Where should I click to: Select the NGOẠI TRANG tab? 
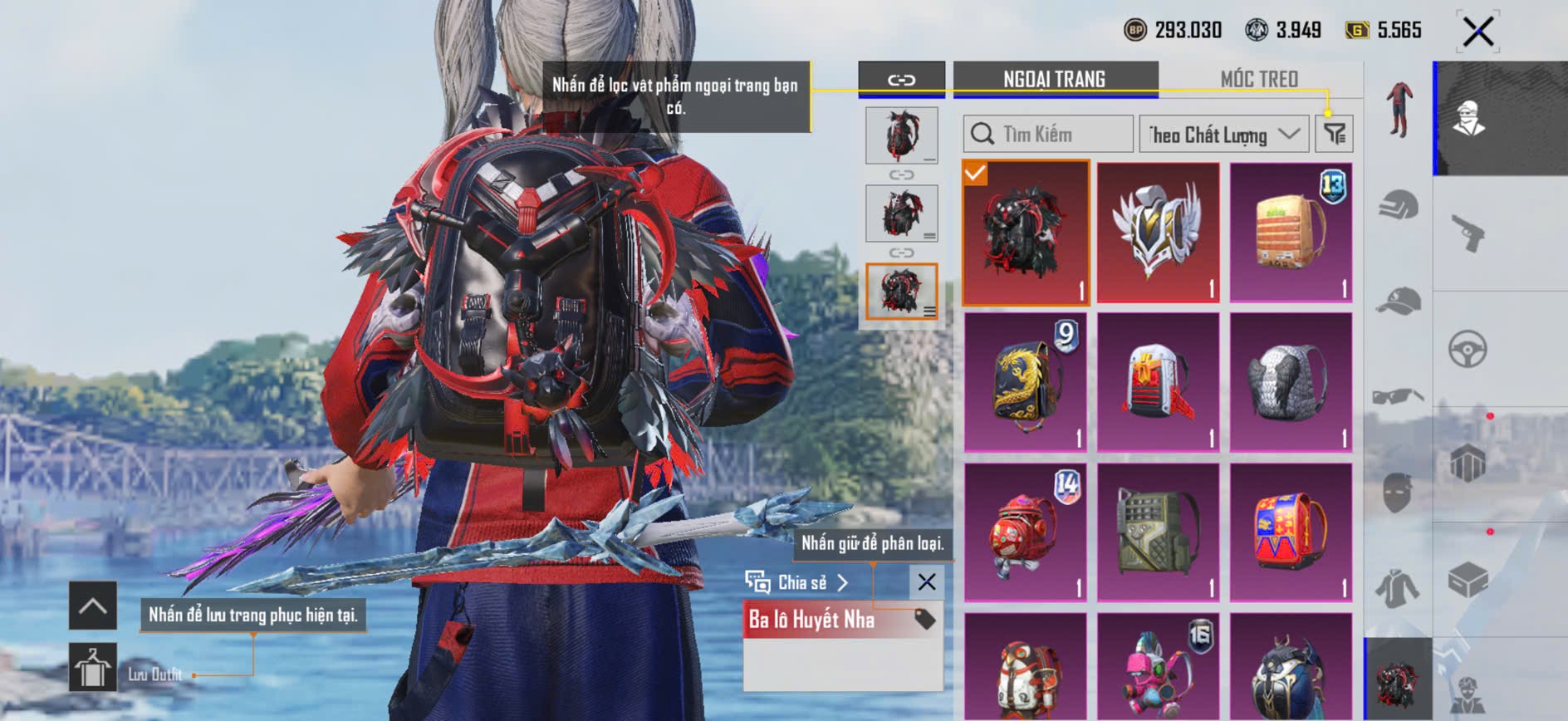coord(1054,79)
